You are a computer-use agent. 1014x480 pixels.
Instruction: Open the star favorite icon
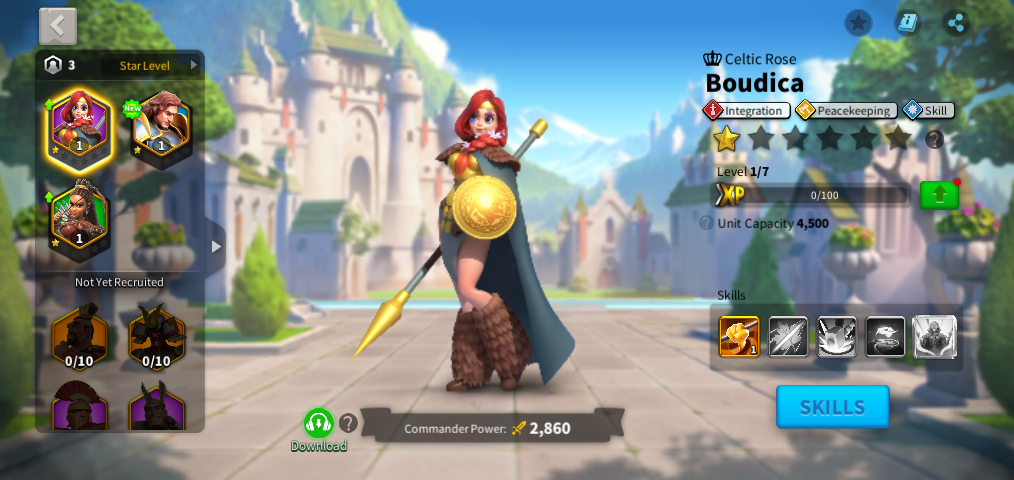858,23
